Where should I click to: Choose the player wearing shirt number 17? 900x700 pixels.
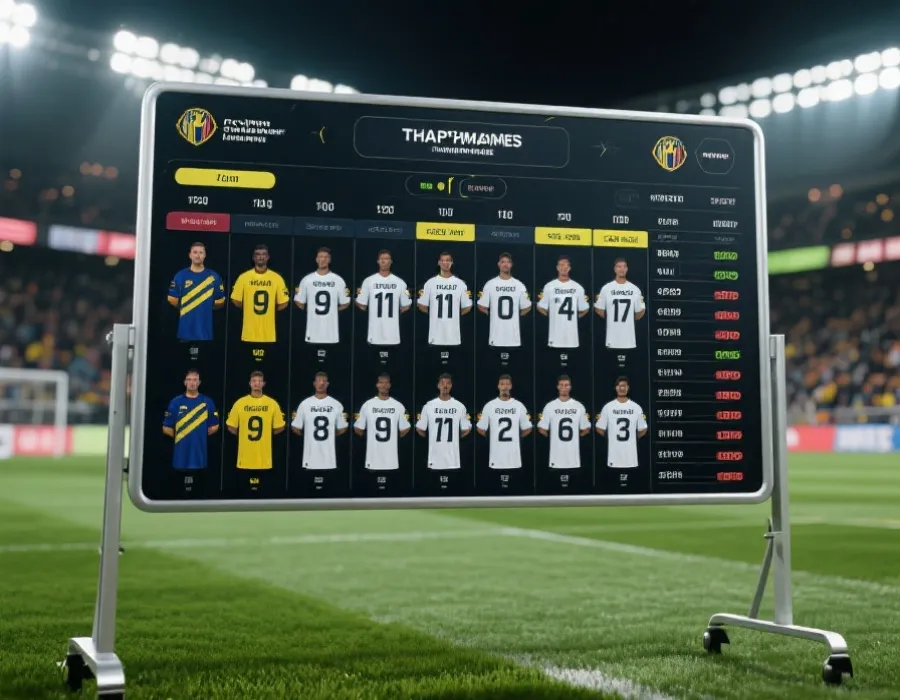pyautogui.click(x=620, y=304)
